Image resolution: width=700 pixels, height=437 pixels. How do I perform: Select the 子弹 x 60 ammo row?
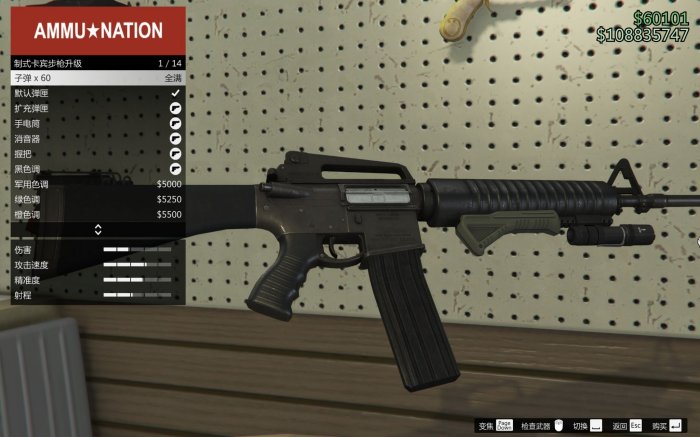[x=97, y=77]
